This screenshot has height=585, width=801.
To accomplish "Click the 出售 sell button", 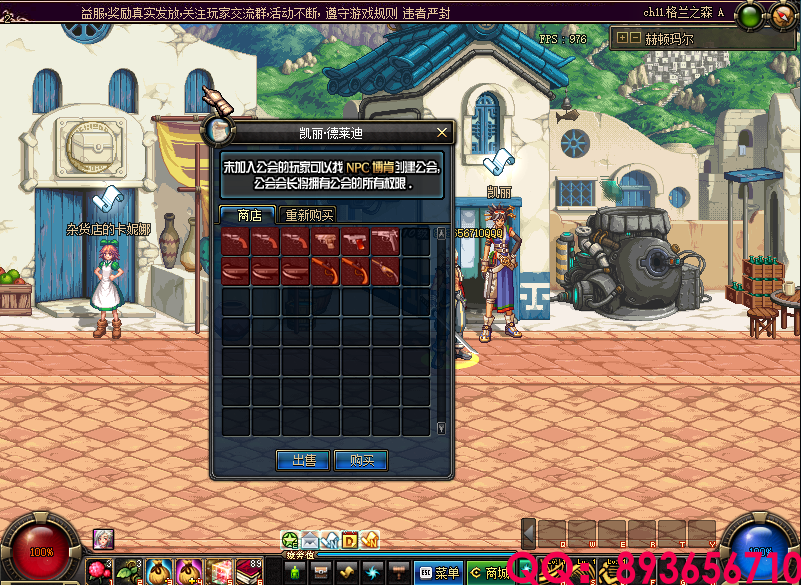I will point(303,460).
